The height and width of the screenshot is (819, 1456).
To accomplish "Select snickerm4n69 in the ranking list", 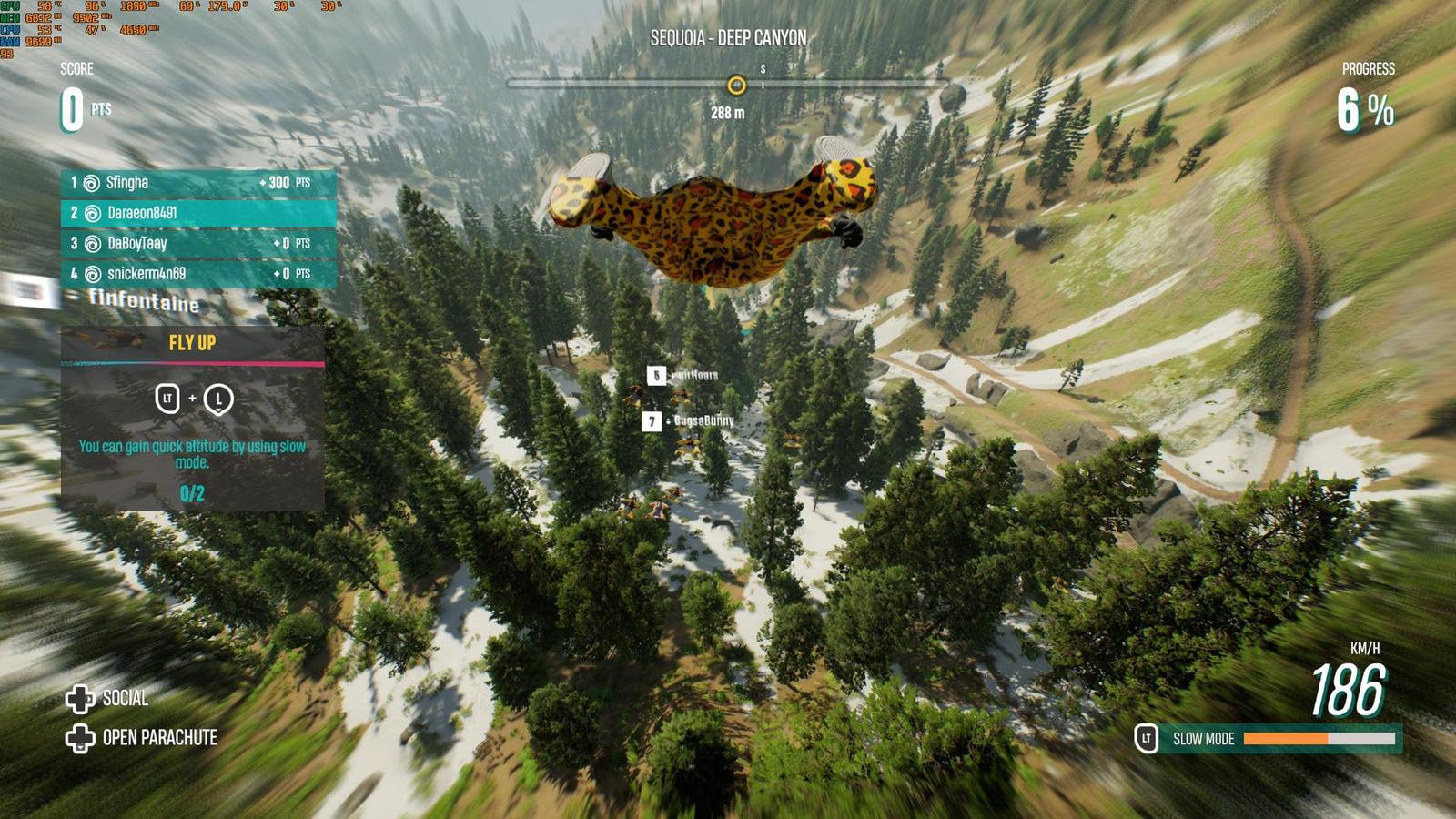I will coord(198,274).
